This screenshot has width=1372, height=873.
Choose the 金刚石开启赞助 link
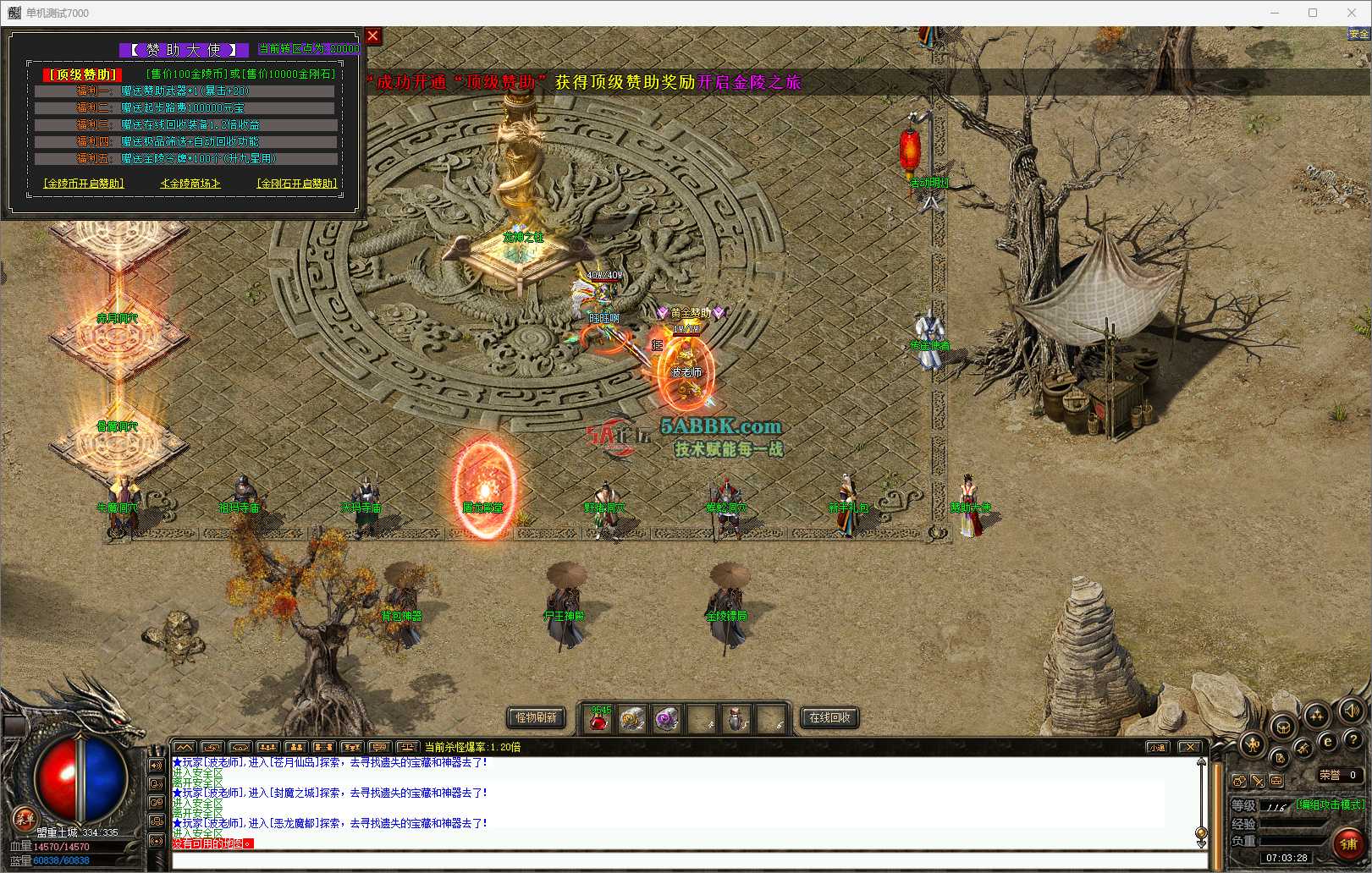(297, 183)
